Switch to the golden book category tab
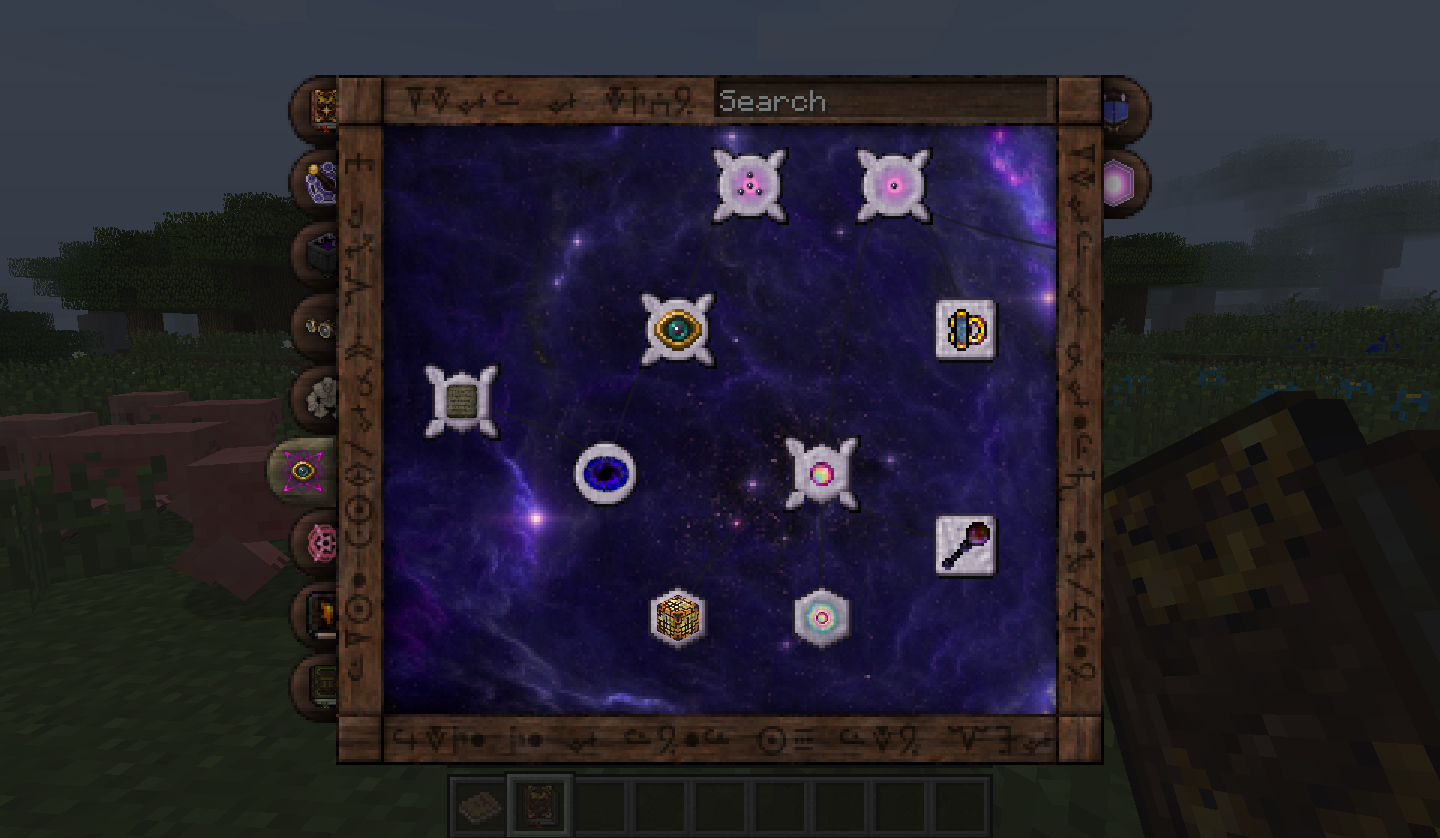This screenshot has height=838, width=1440. tap(322, 107)
